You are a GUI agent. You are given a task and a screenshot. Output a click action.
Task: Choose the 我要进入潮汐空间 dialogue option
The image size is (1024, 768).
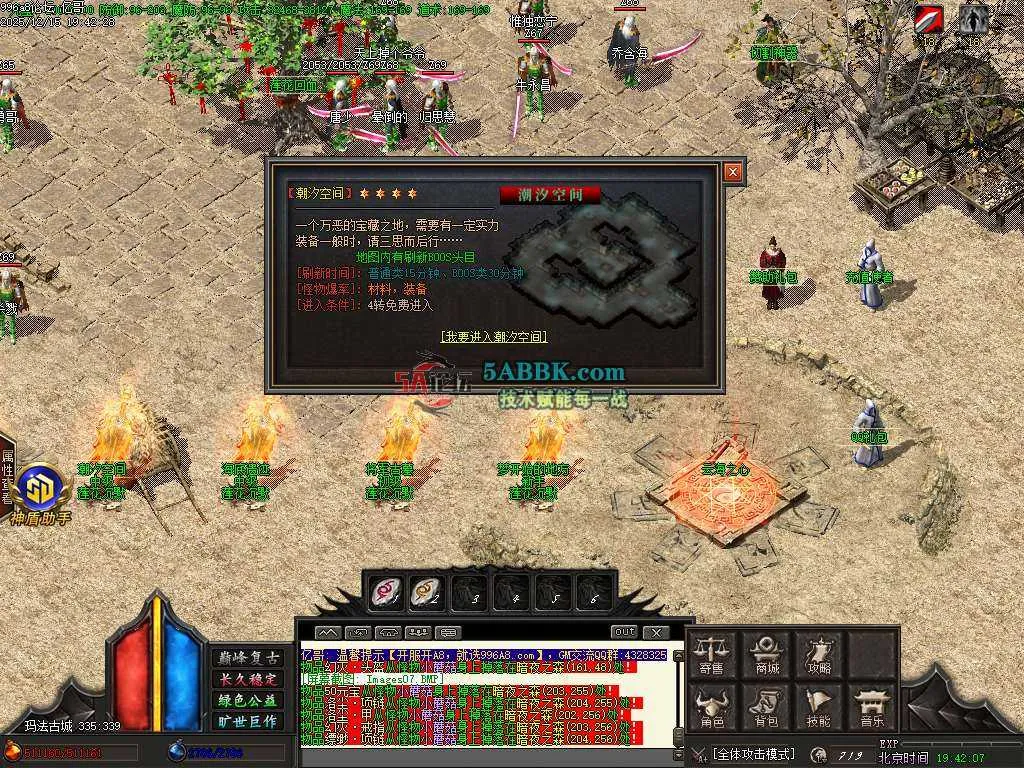click(494, 337)
